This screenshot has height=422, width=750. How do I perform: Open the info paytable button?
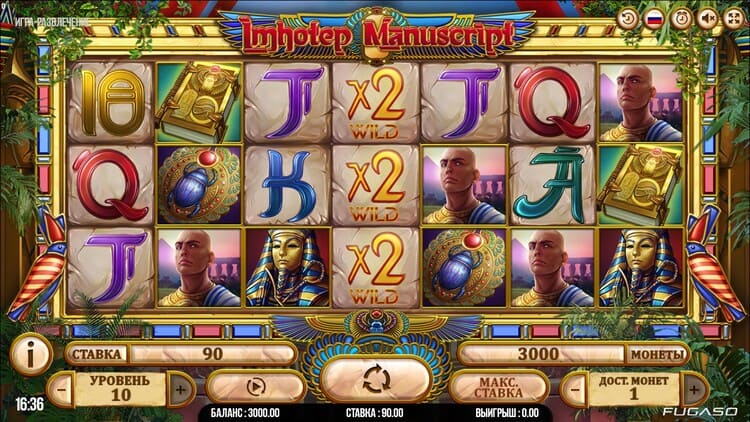pyautogui.click(x=30, y=354)
